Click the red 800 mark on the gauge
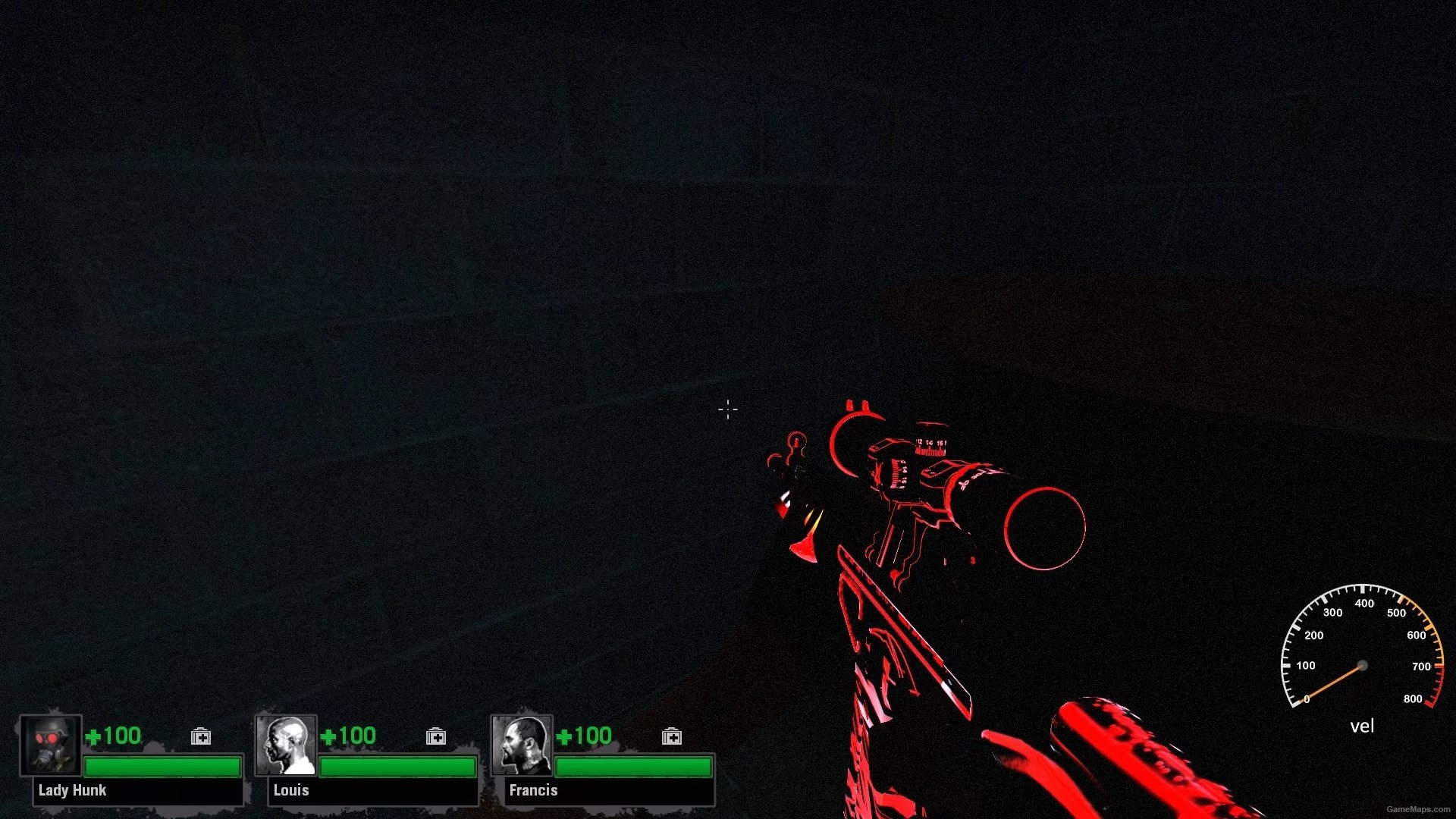 1415,698
